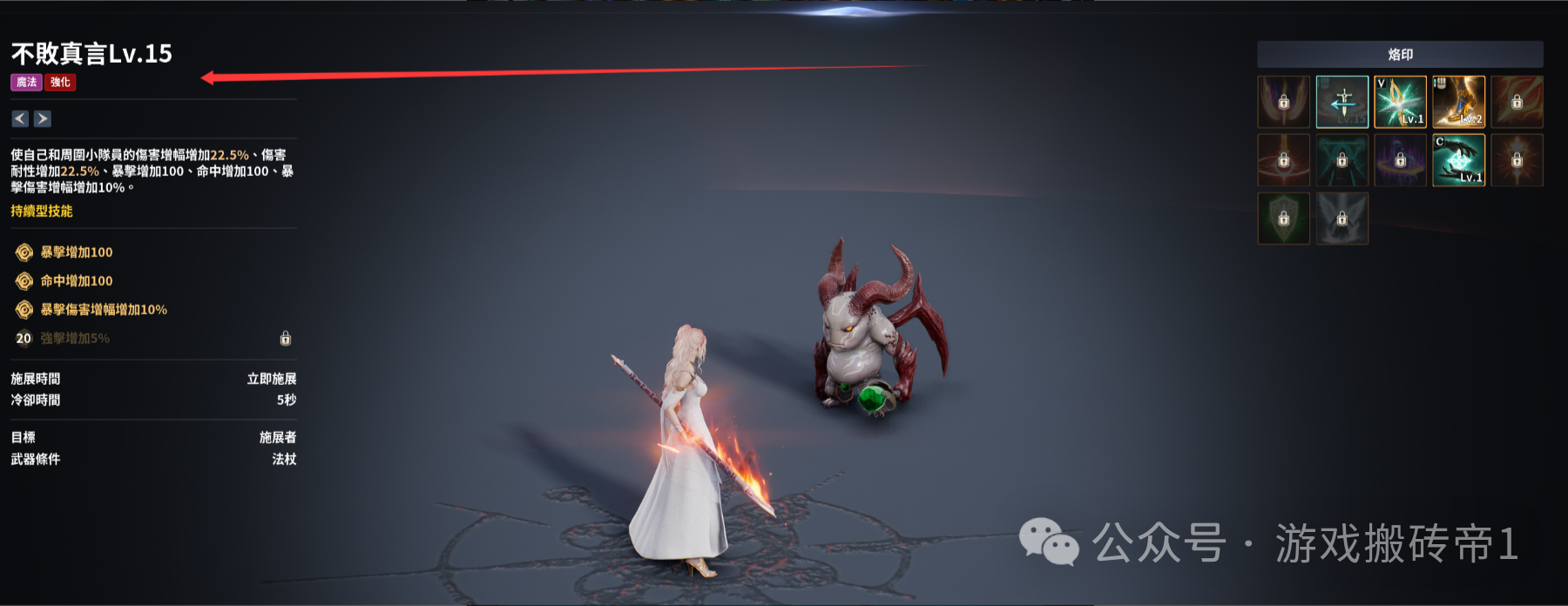The height and width of the screenshot is (606, 1568).
Task: Select the sword and arrow Lv.15 skill
Action: point(1342,102)
